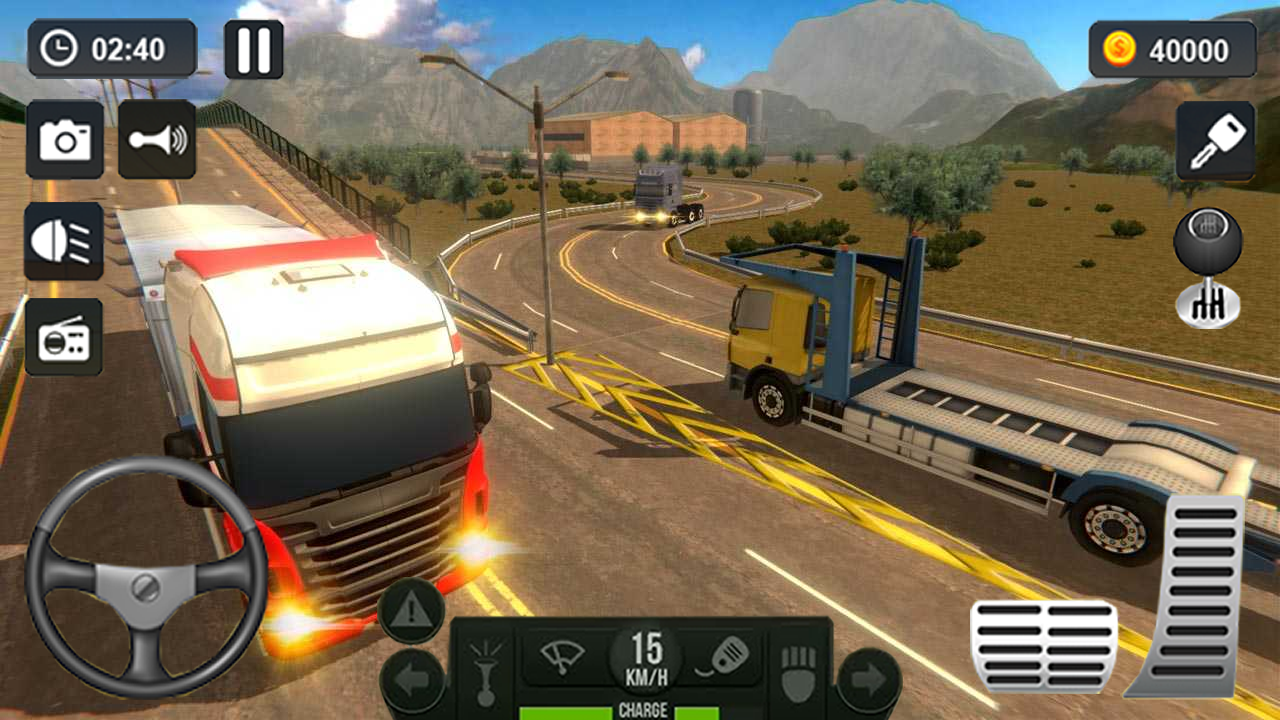Signal left with the arrow indicator
This screenshot has height=720, width=1280.
click(x=411, y=680)
